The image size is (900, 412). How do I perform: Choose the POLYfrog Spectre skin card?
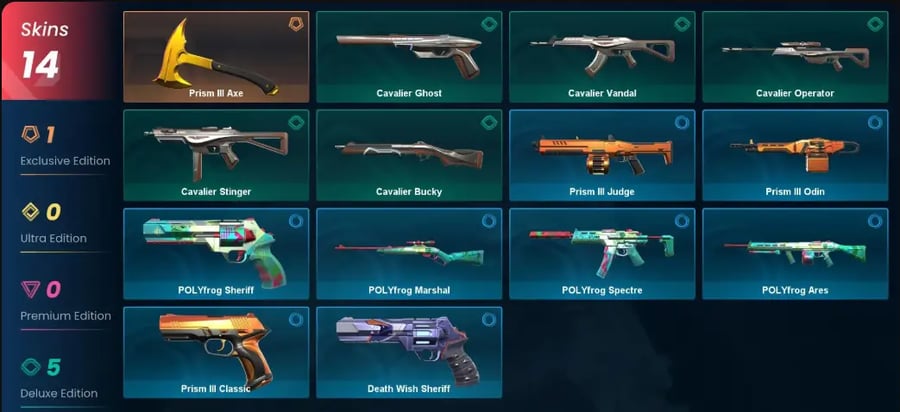click(x=602, y=253)
